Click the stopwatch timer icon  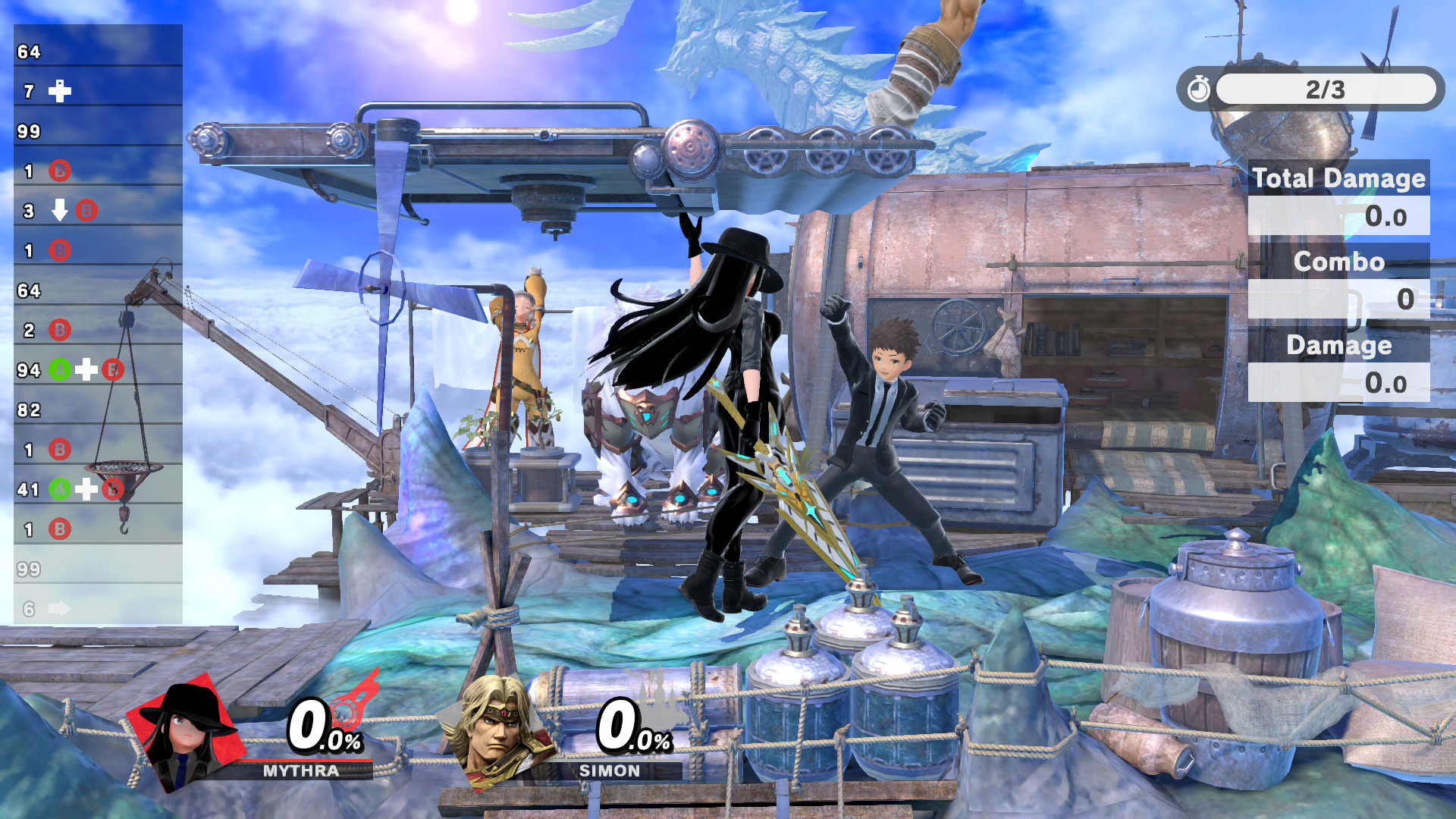(1199, 90)
